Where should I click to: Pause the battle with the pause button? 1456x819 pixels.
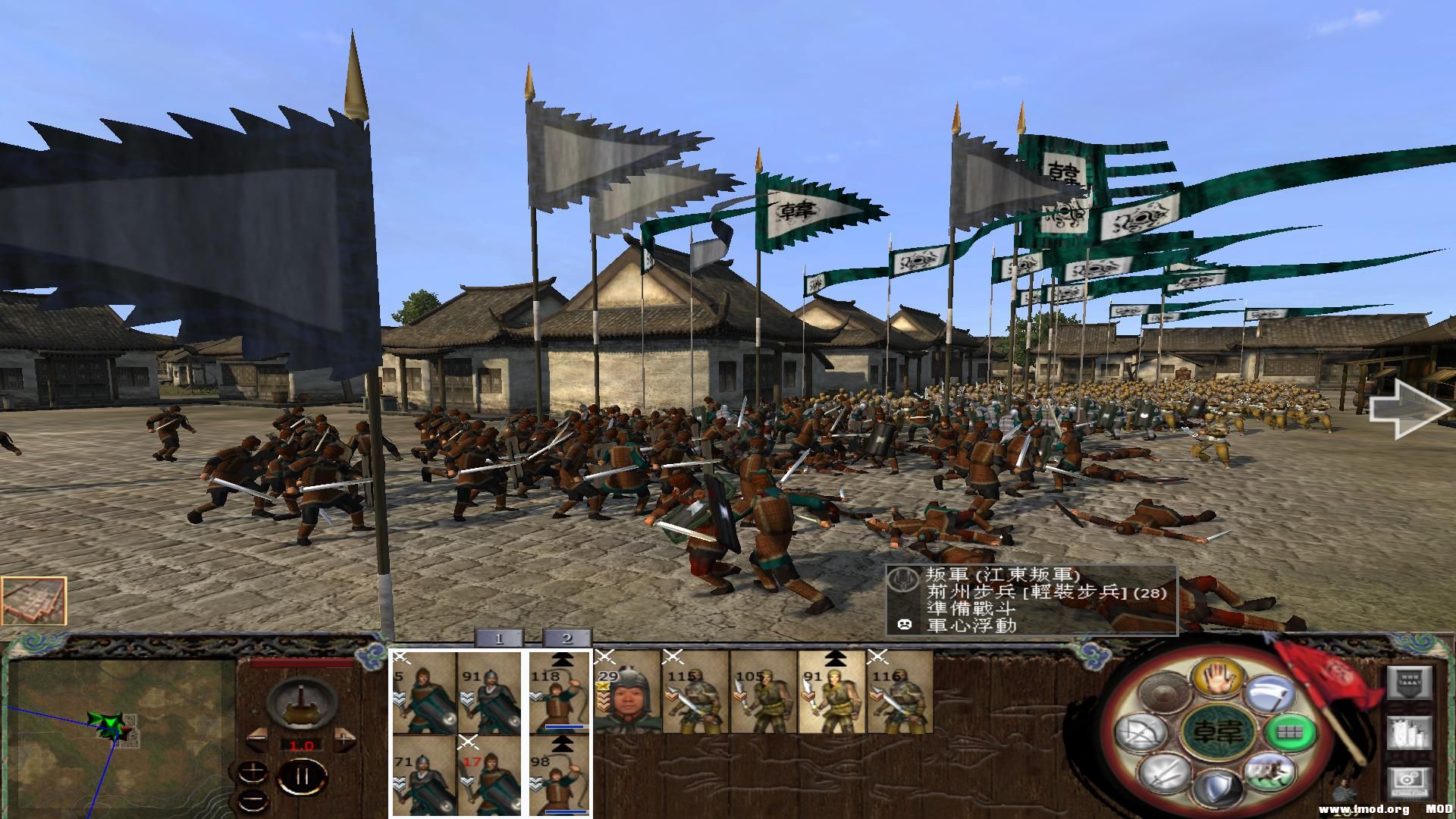click(303, 778)
